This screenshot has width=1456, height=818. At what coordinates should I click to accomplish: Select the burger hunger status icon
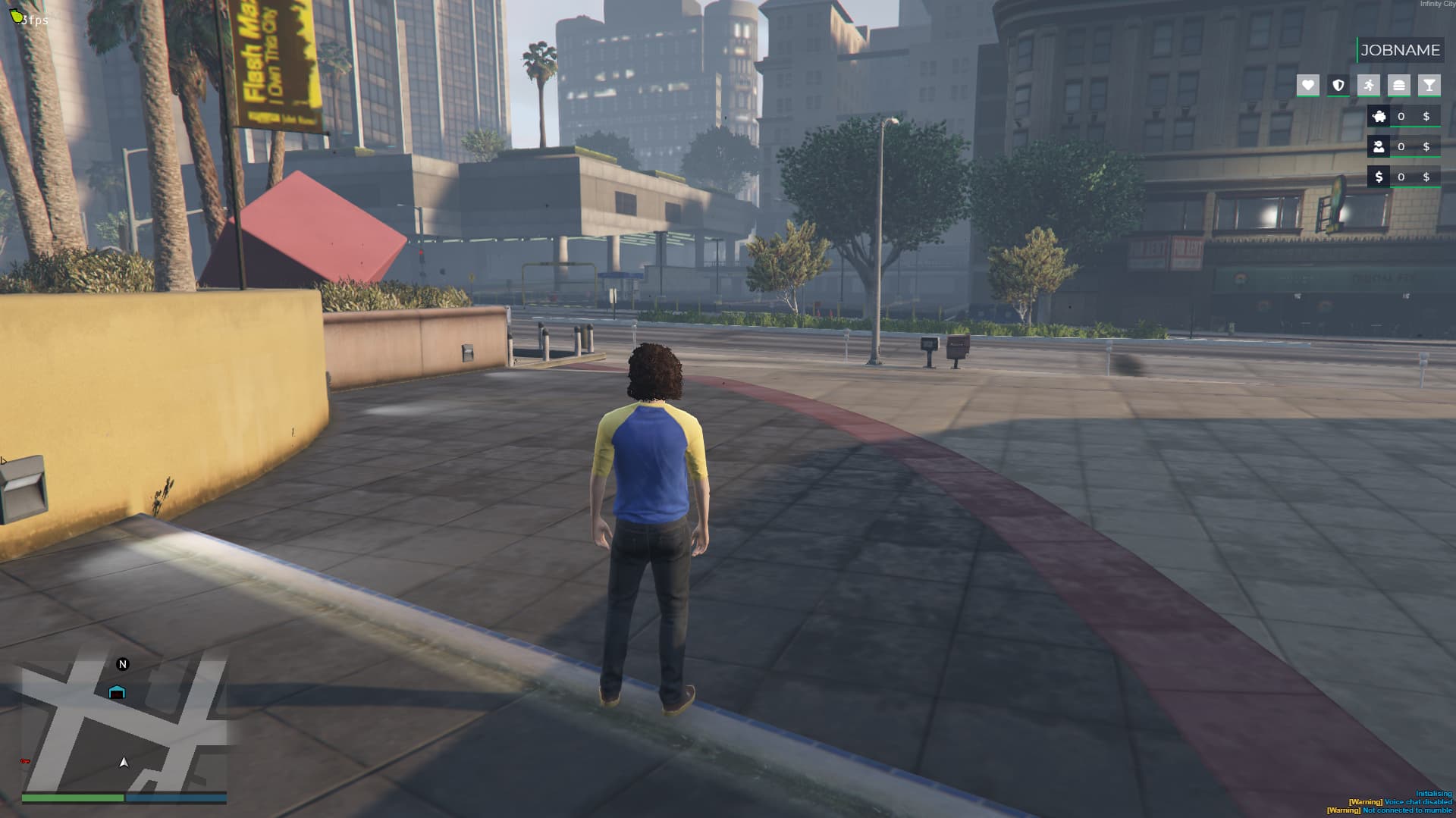[1399, 86]
